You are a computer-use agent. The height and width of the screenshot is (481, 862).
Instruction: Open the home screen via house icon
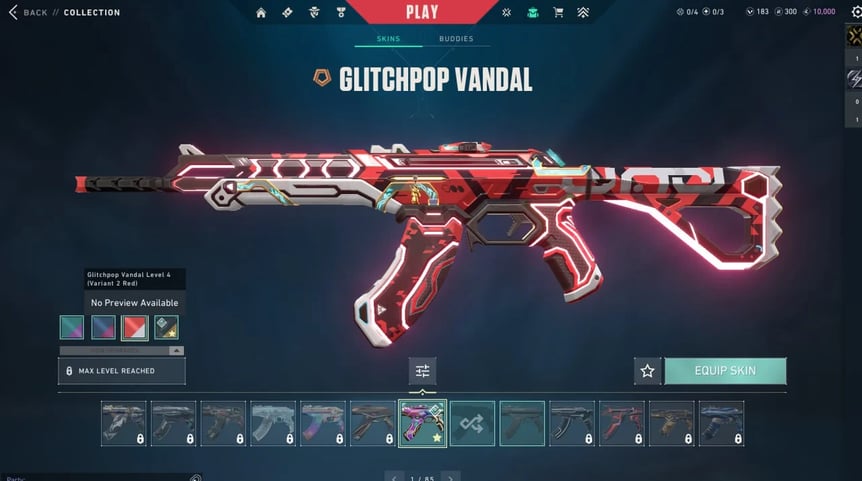click(261, 12)
